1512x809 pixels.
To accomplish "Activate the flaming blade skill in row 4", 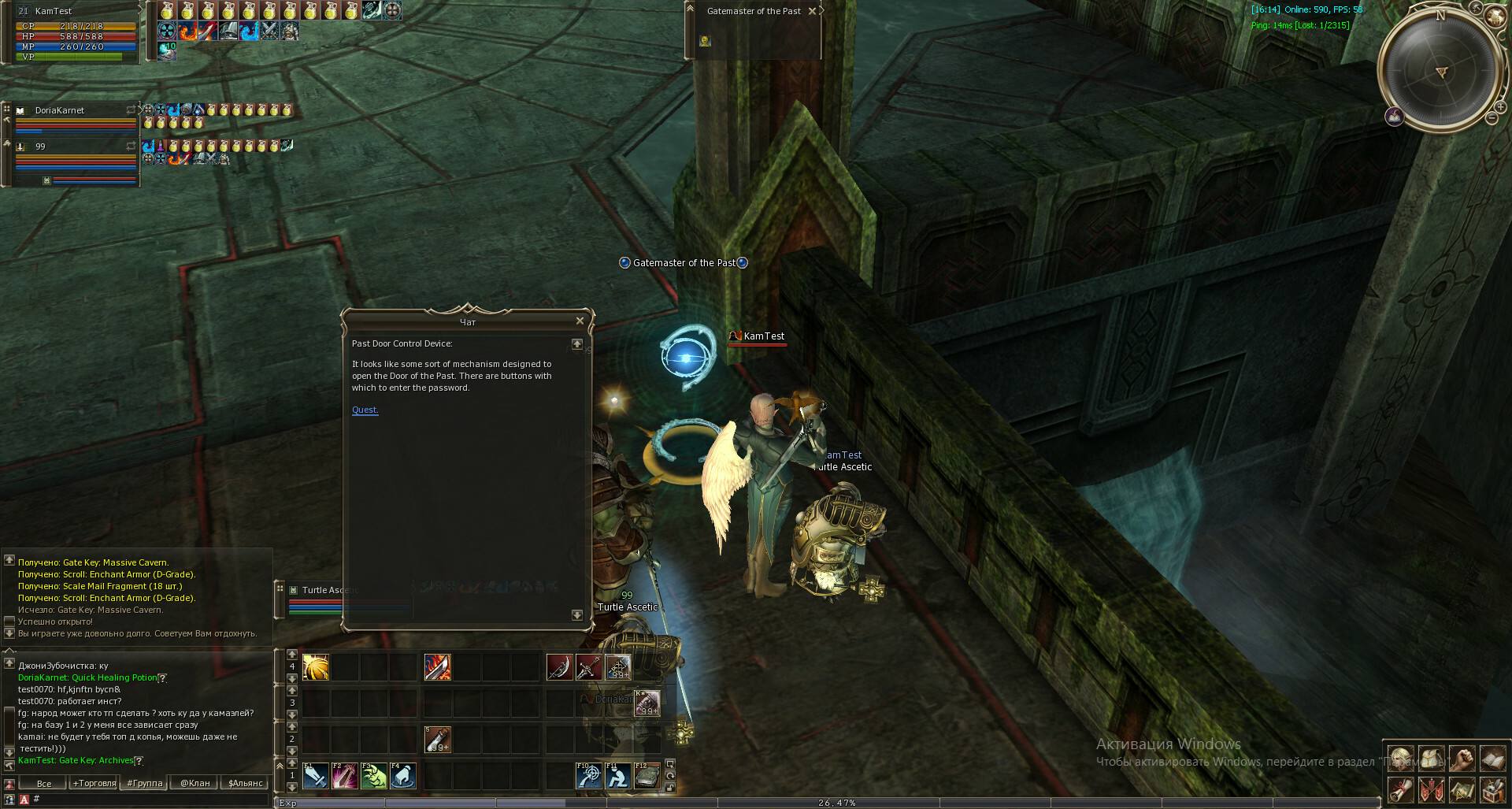I will [438, 667].
